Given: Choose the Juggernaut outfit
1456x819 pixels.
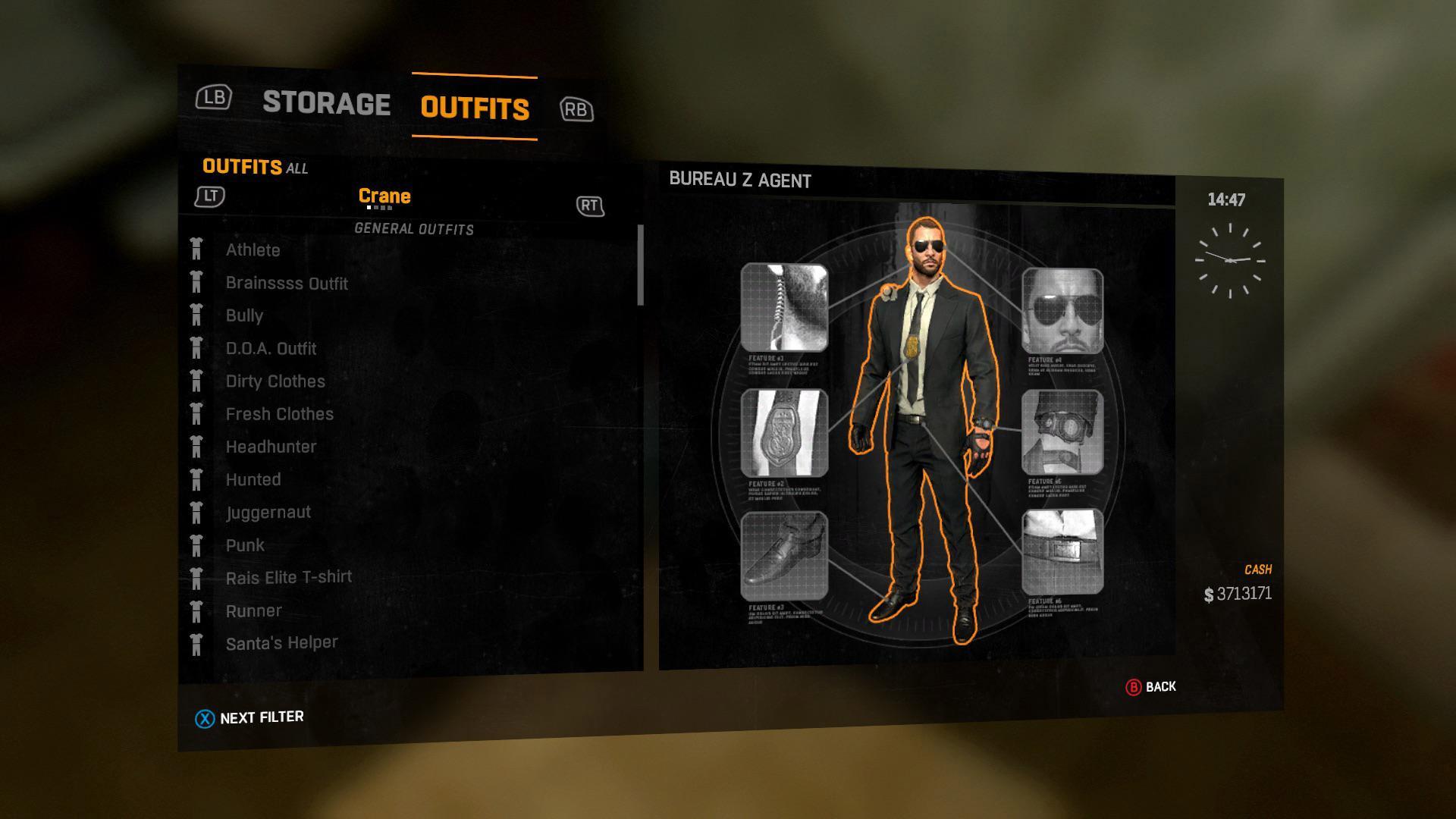Looking at the screenshot, I should click(268, 513).
